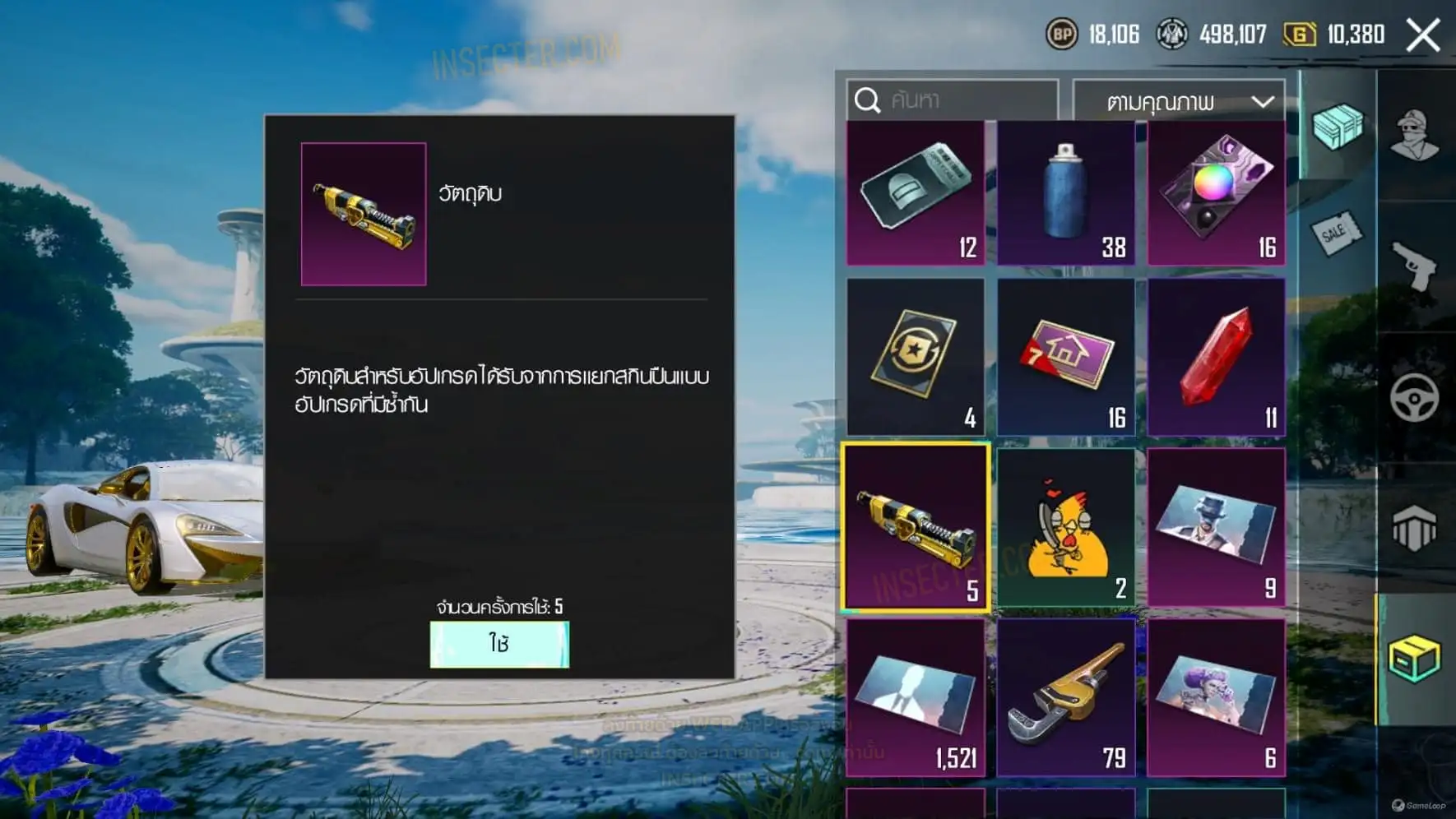
Task: Pick the purple-haired character card
Action: tap(1217, 697)
